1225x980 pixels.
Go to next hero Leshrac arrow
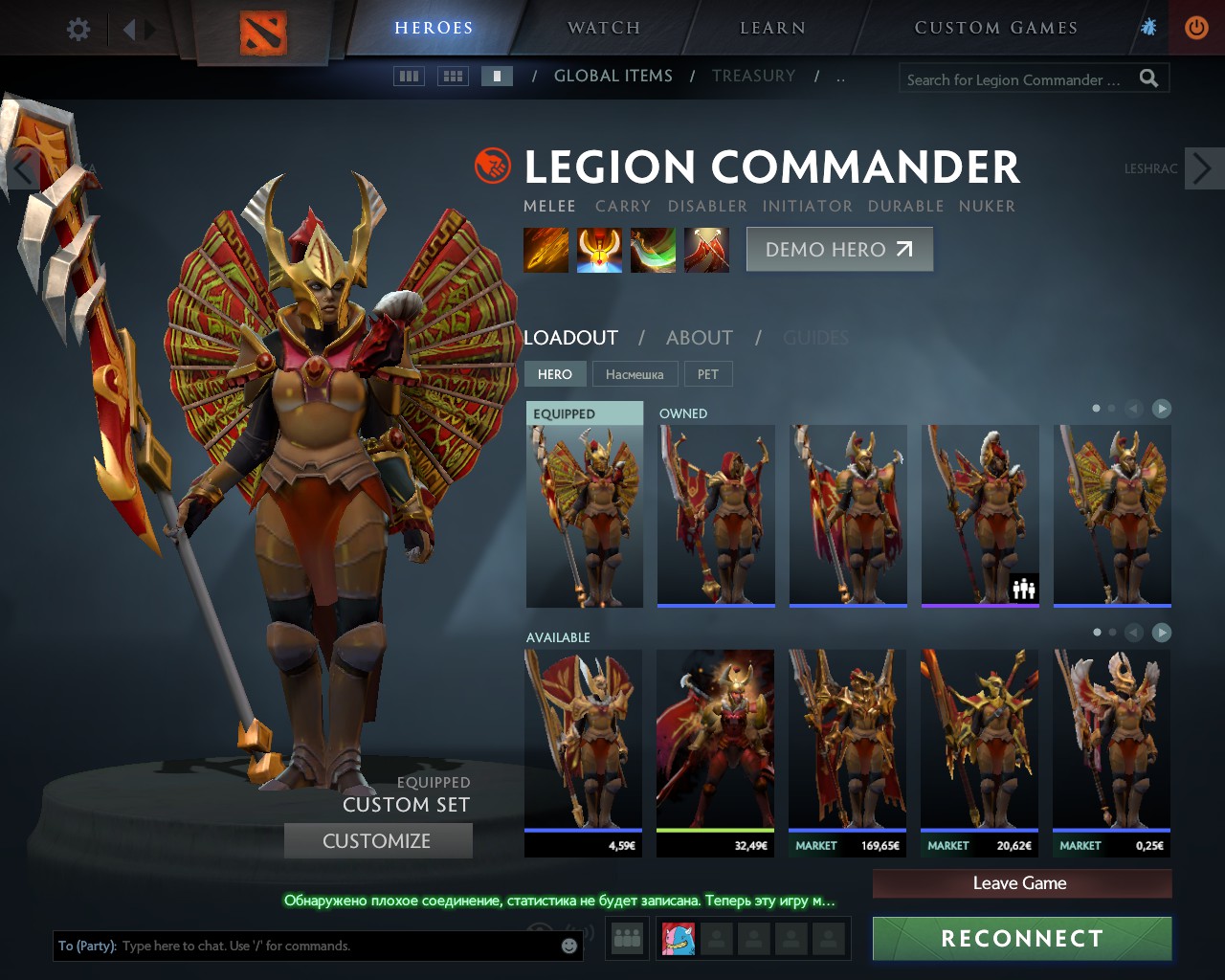(1203, 168)
